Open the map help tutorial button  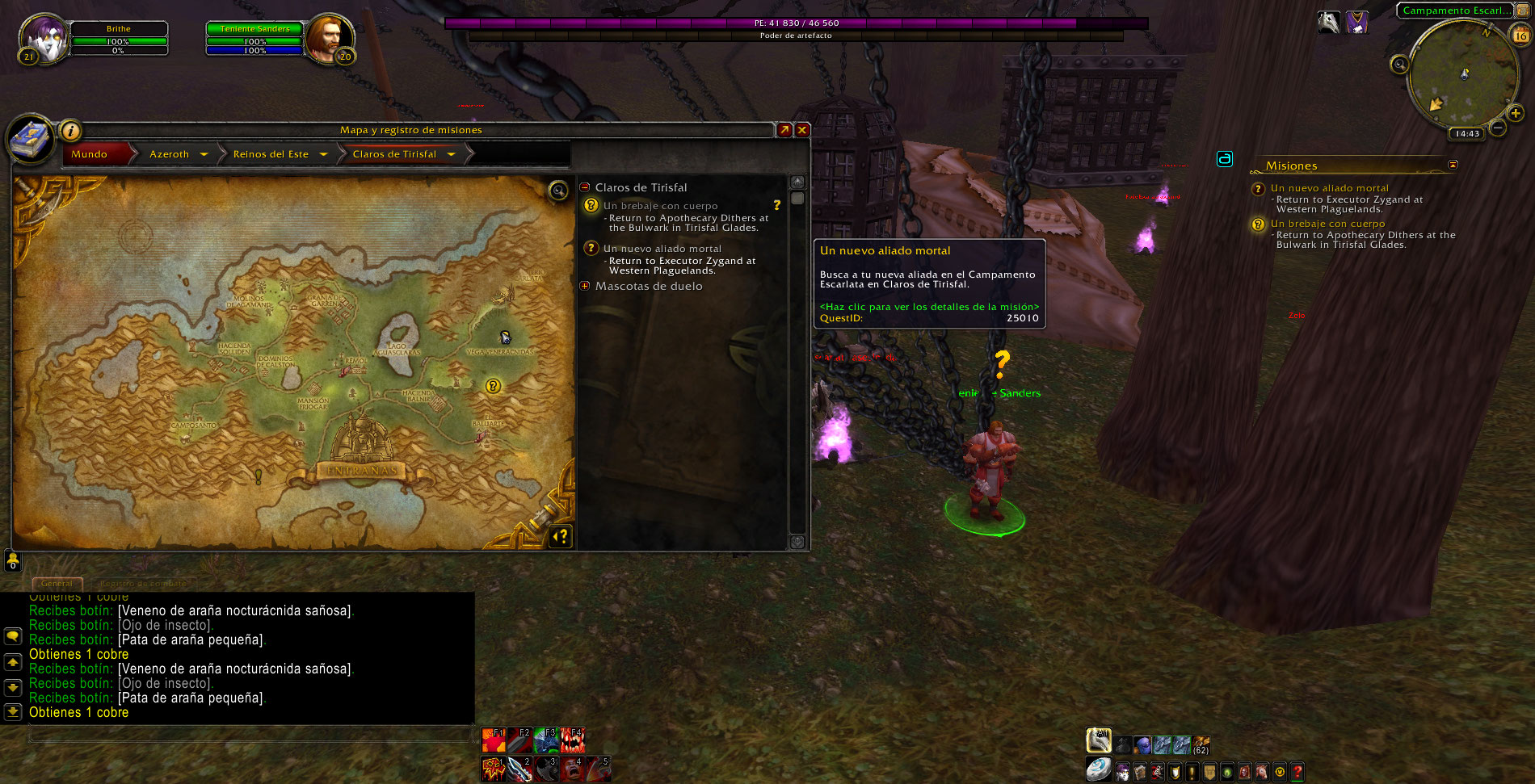click(x=561, y=536)
